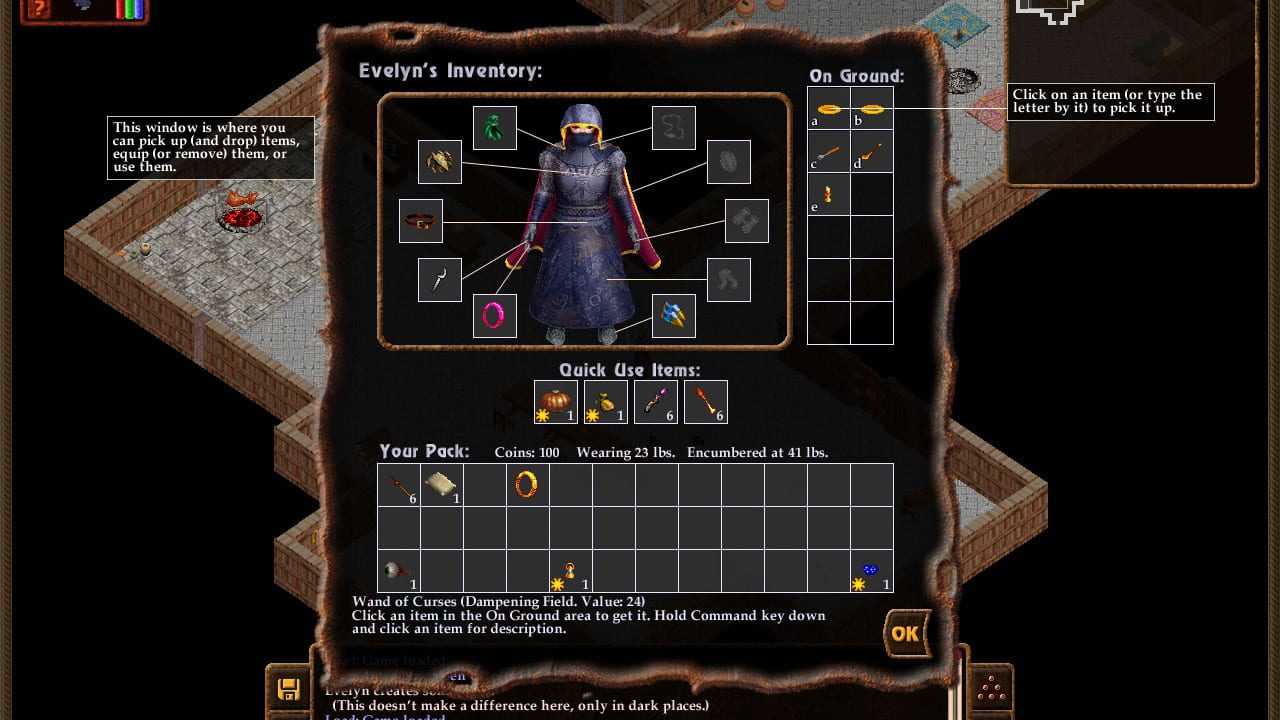Select the blue sapphire gem in pack
Viewport: 1280px width, 720px height.
(871, 571)
